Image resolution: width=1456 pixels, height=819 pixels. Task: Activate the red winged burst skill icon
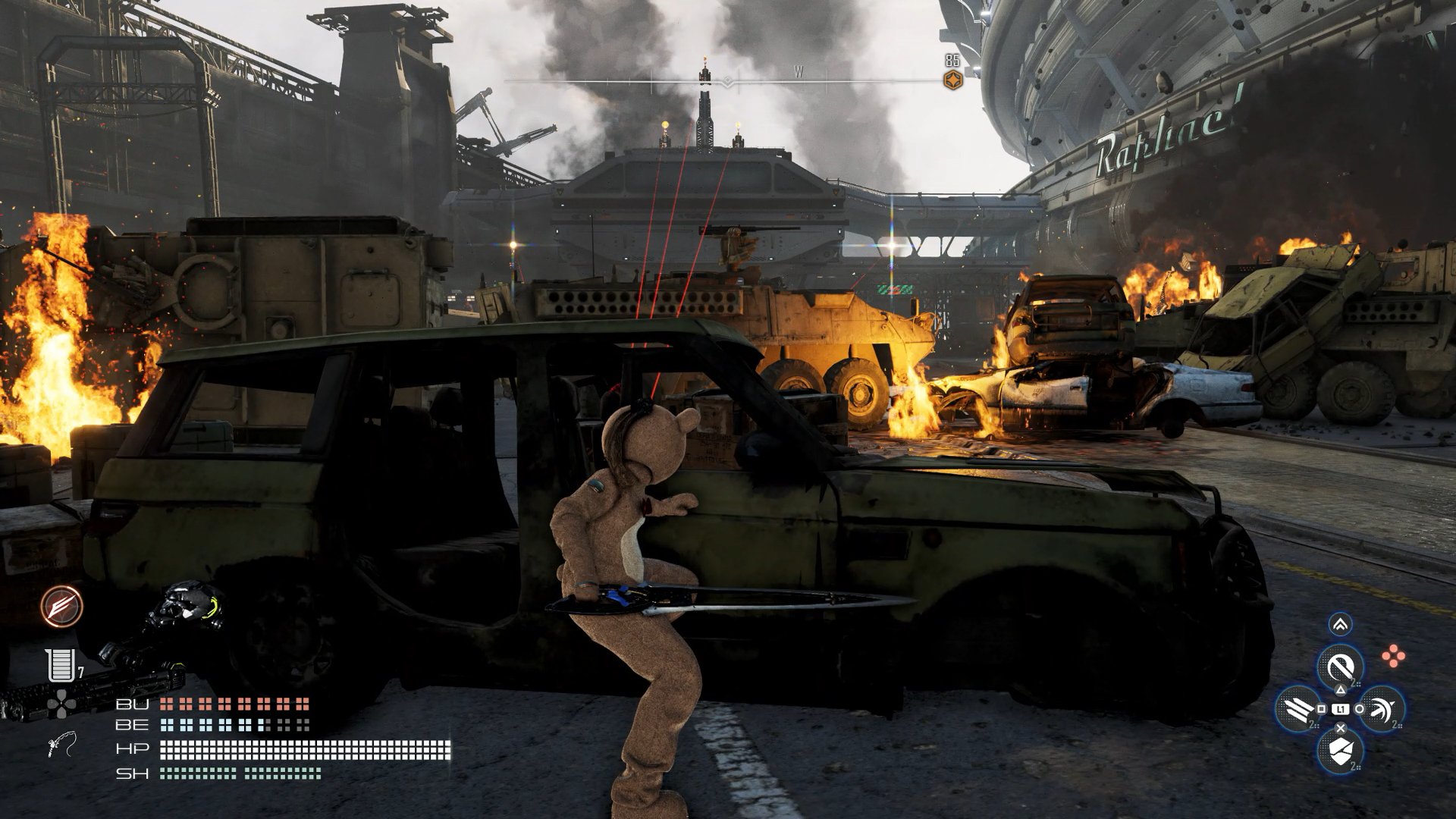(62, 606)
